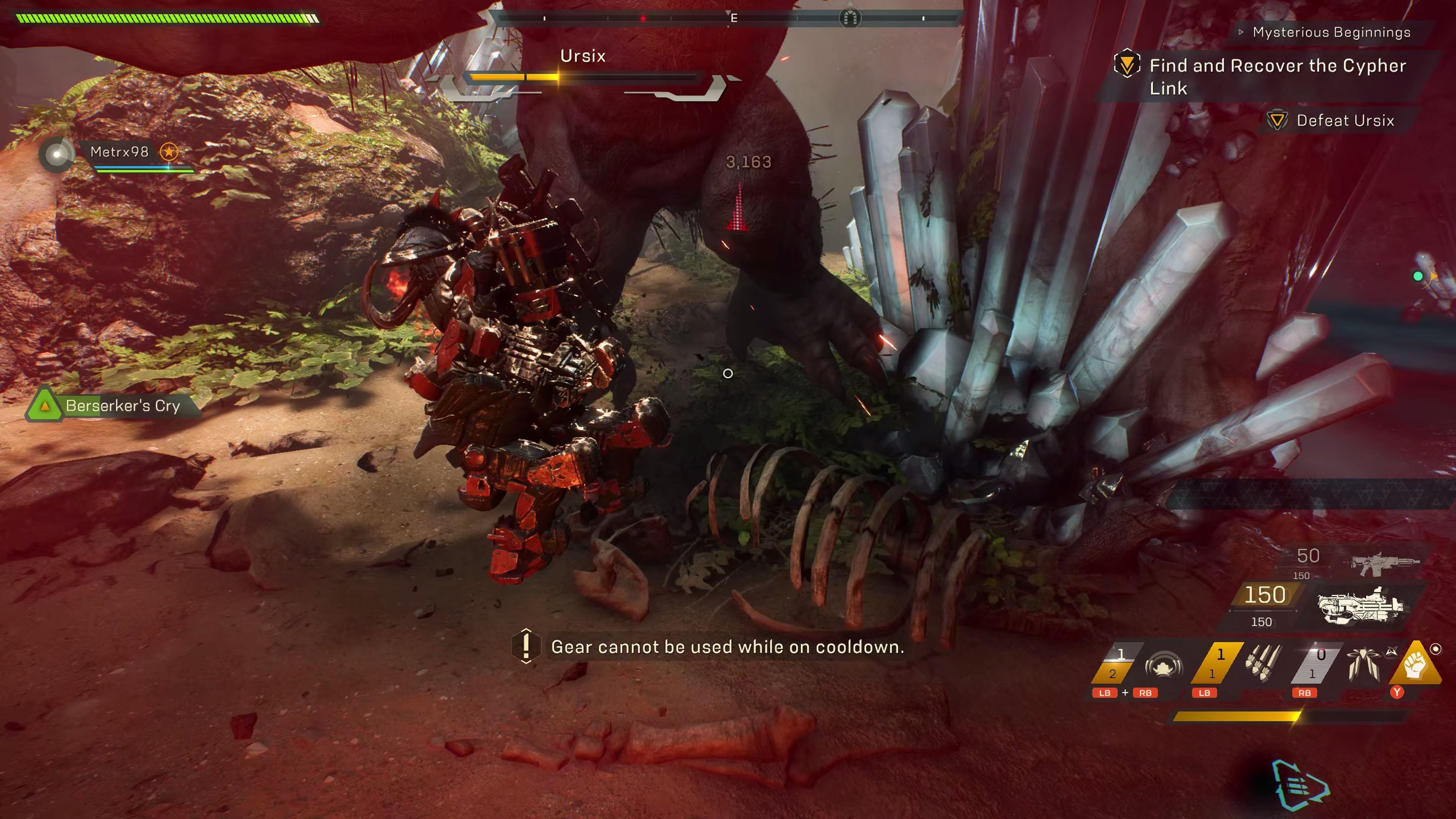1456x819 pixels.
Task: Open the Mysterious Beginnings mission header
Action: coord(1330,32)
